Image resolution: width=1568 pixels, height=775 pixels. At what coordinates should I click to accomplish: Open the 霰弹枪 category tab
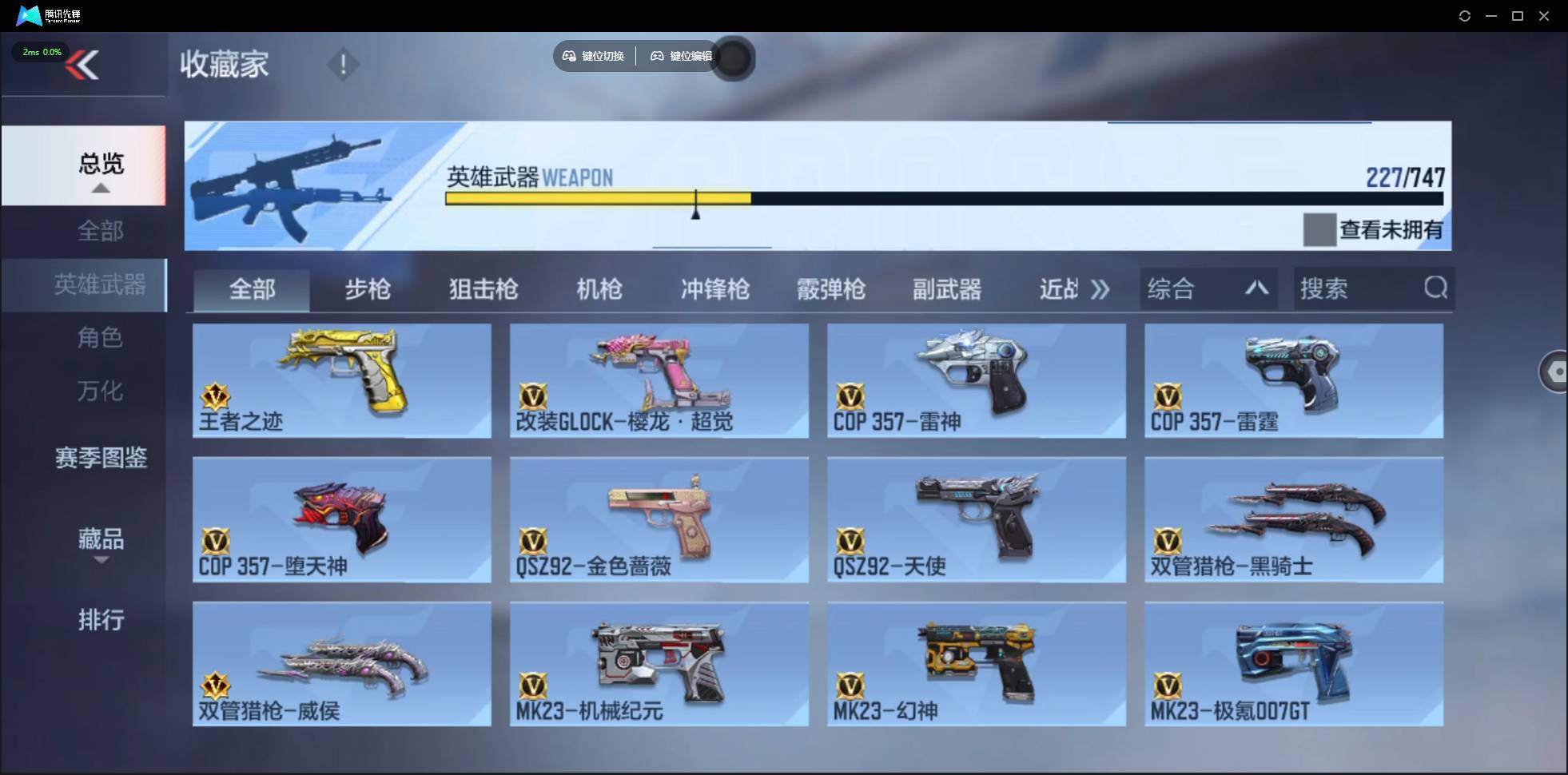[831, 289]
